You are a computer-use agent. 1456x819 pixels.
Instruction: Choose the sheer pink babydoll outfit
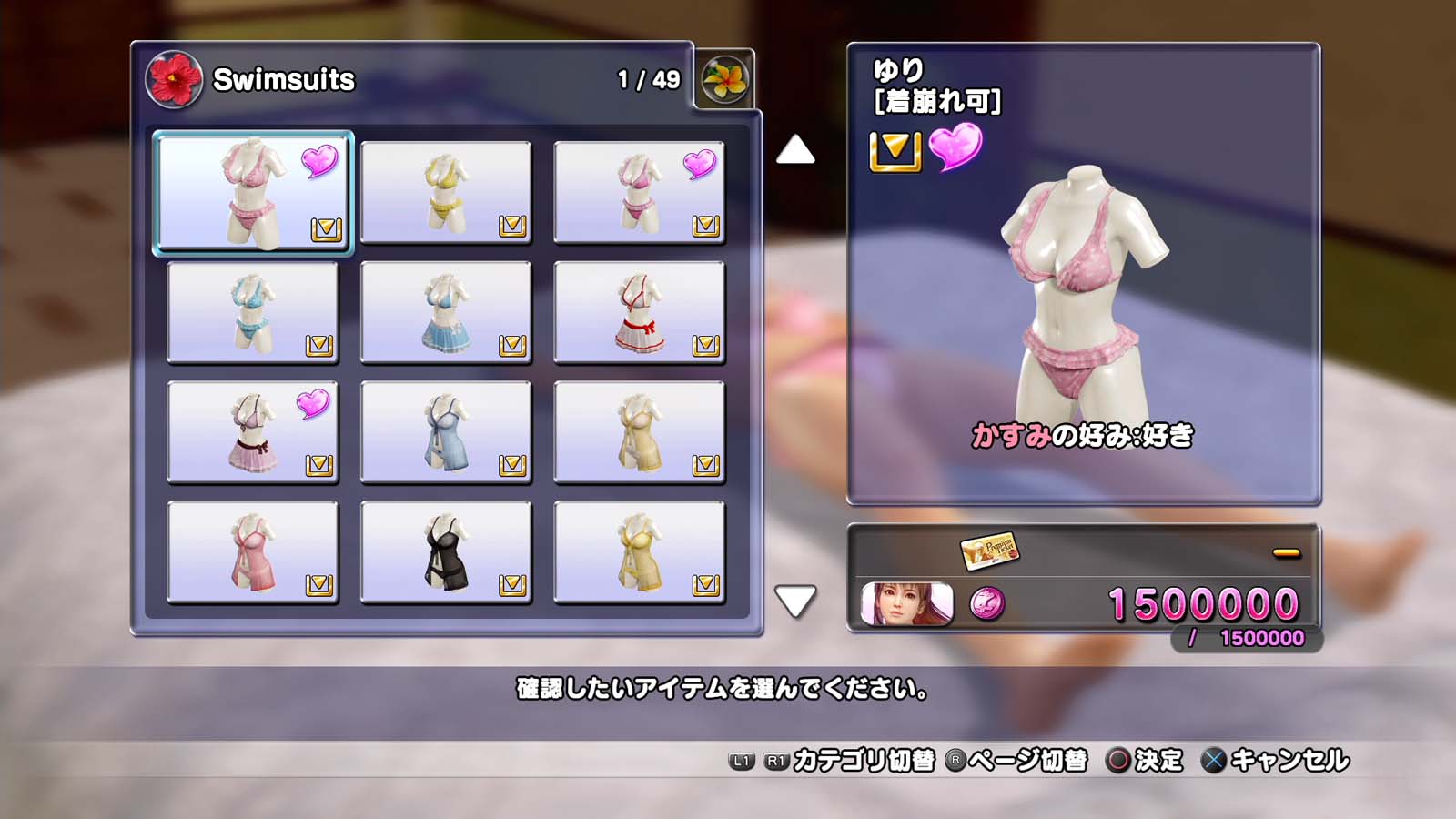(x=252, y=552)
